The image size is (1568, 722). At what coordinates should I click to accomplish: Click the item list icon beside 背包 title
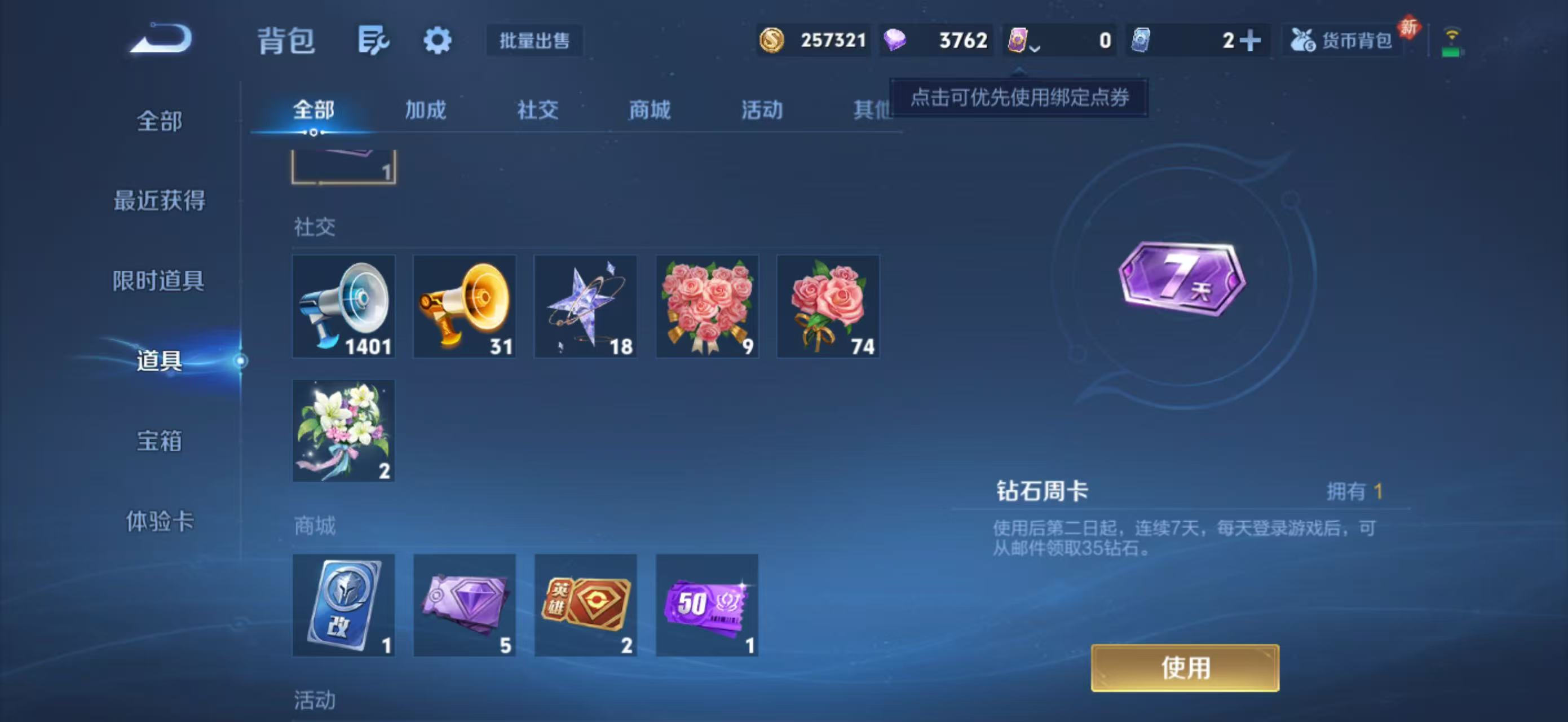point(373,39)
